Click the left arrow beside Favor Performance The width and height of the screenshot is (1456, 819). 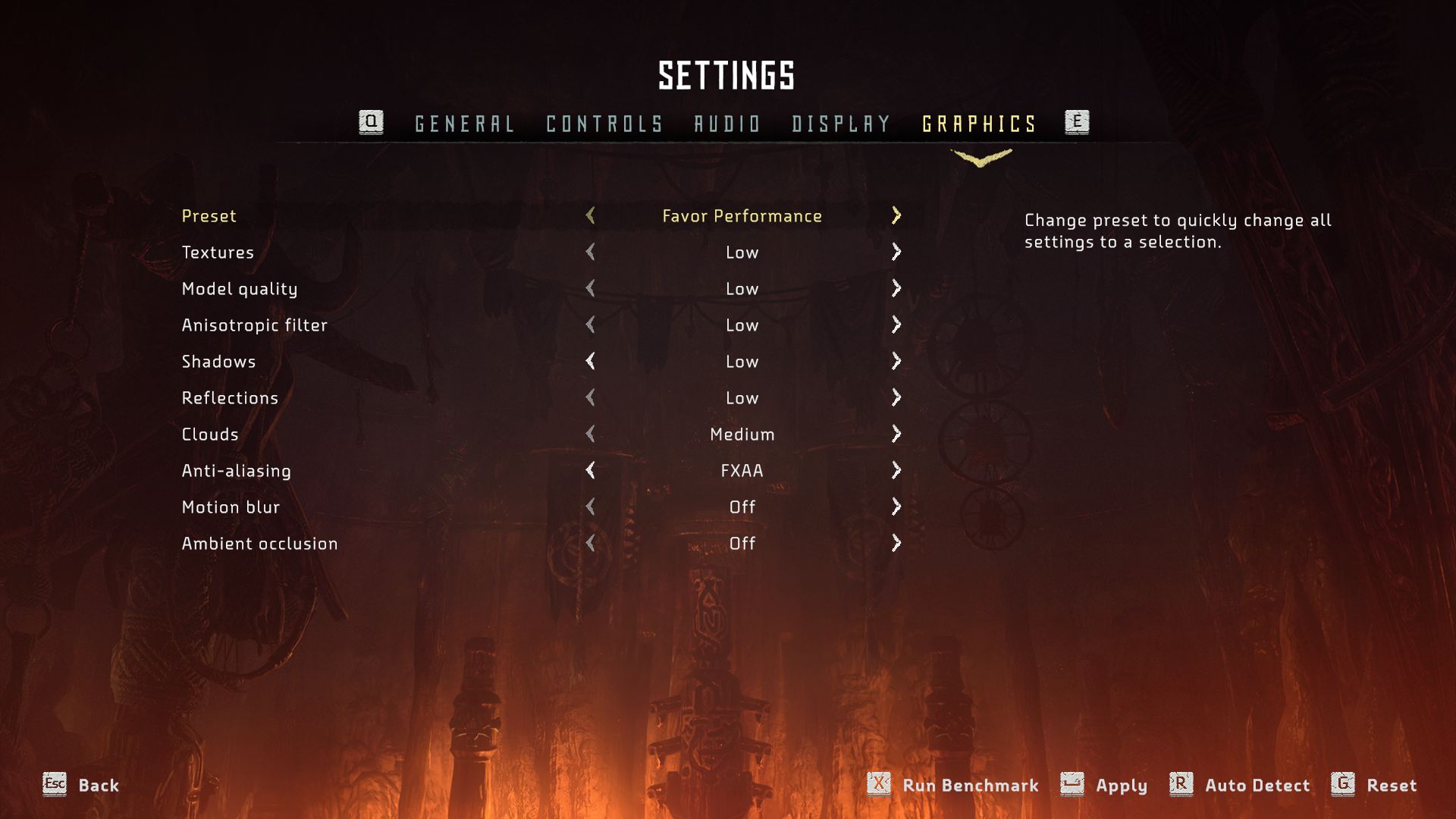pos(590,215)
